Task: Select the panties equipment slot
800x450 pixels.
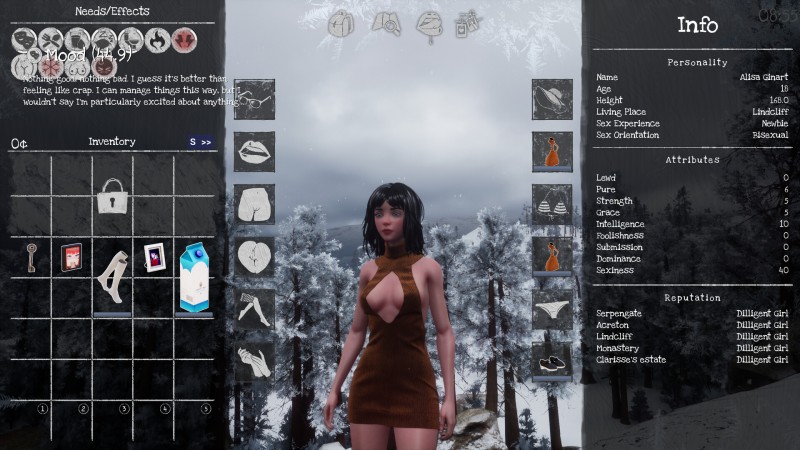Action: 551,309
